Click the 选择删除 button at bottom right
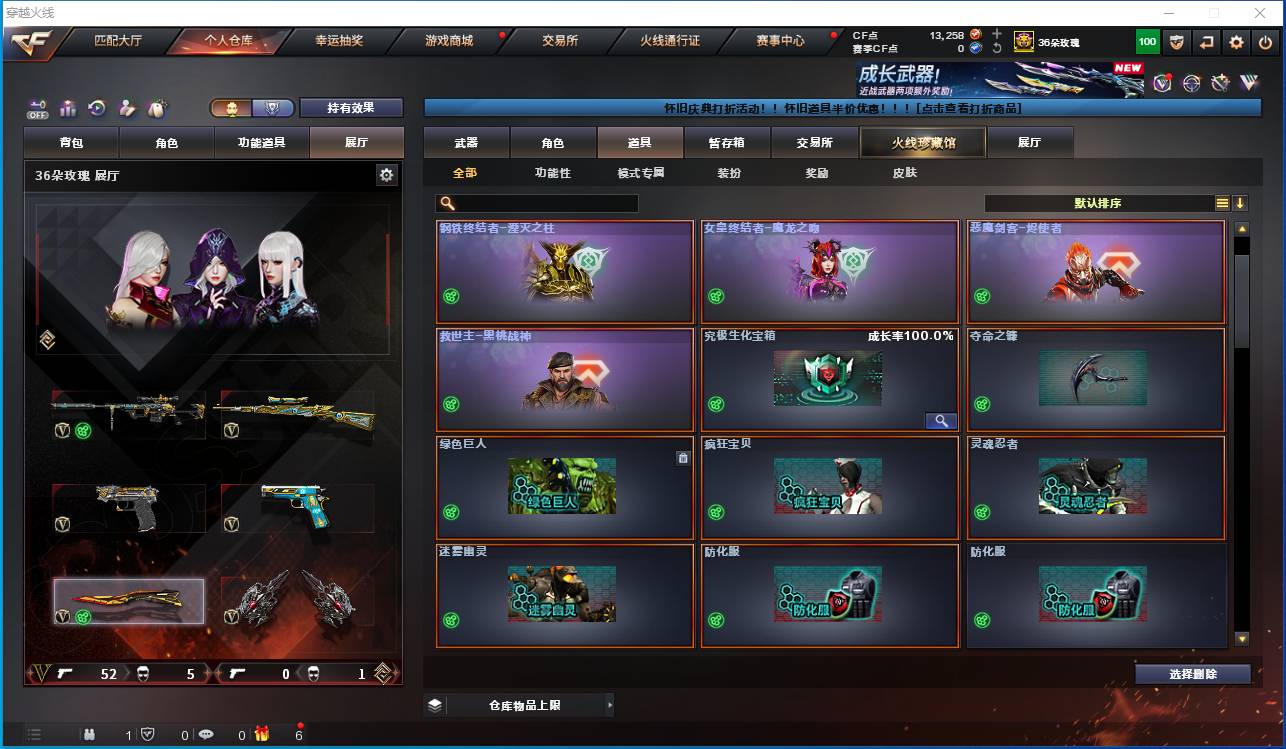Viewport: 1286px width, 749px height. click(x=1192, y=674)
